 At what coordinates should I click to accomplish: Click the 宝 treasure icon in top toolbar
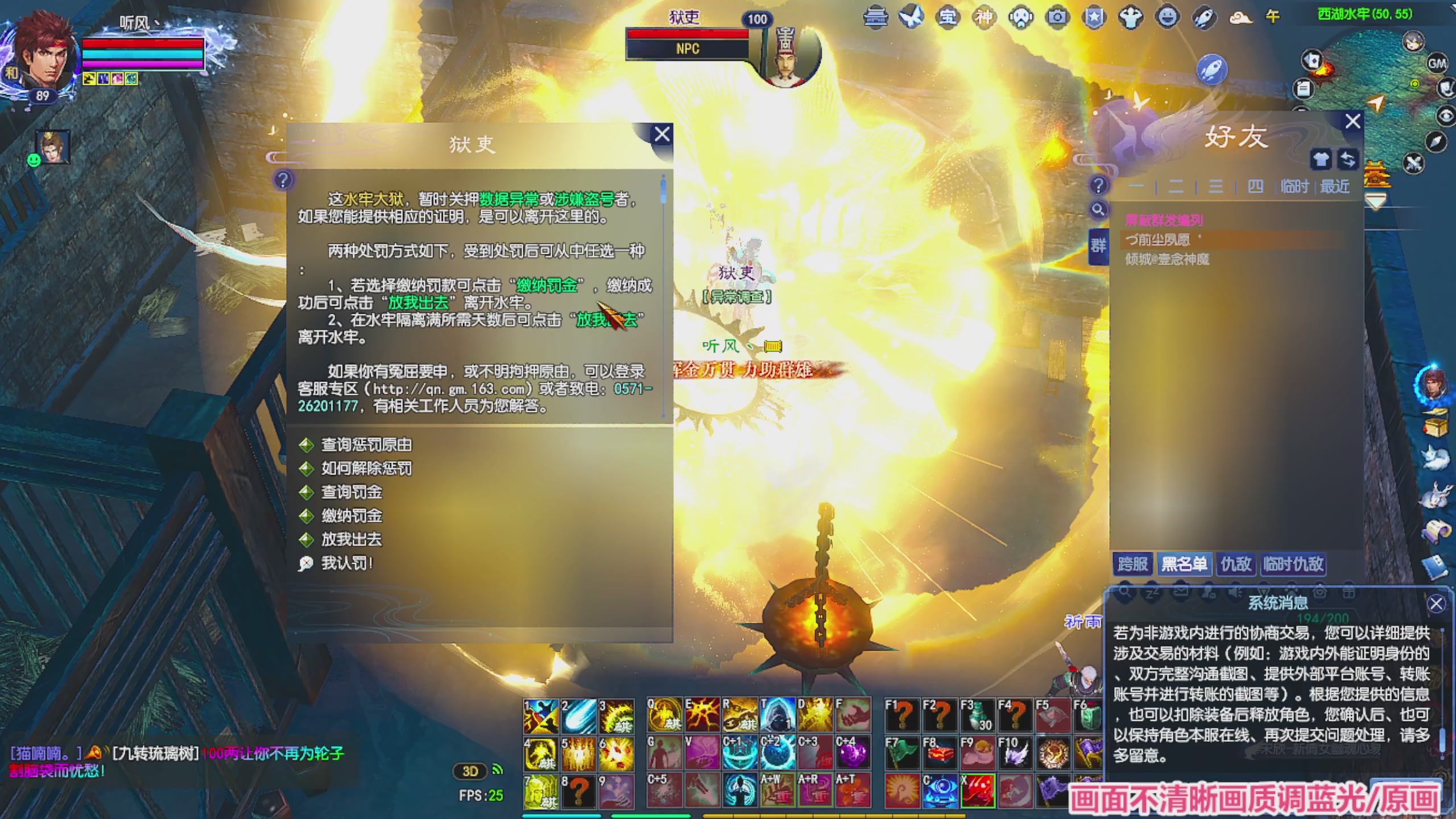coord(947,17)
